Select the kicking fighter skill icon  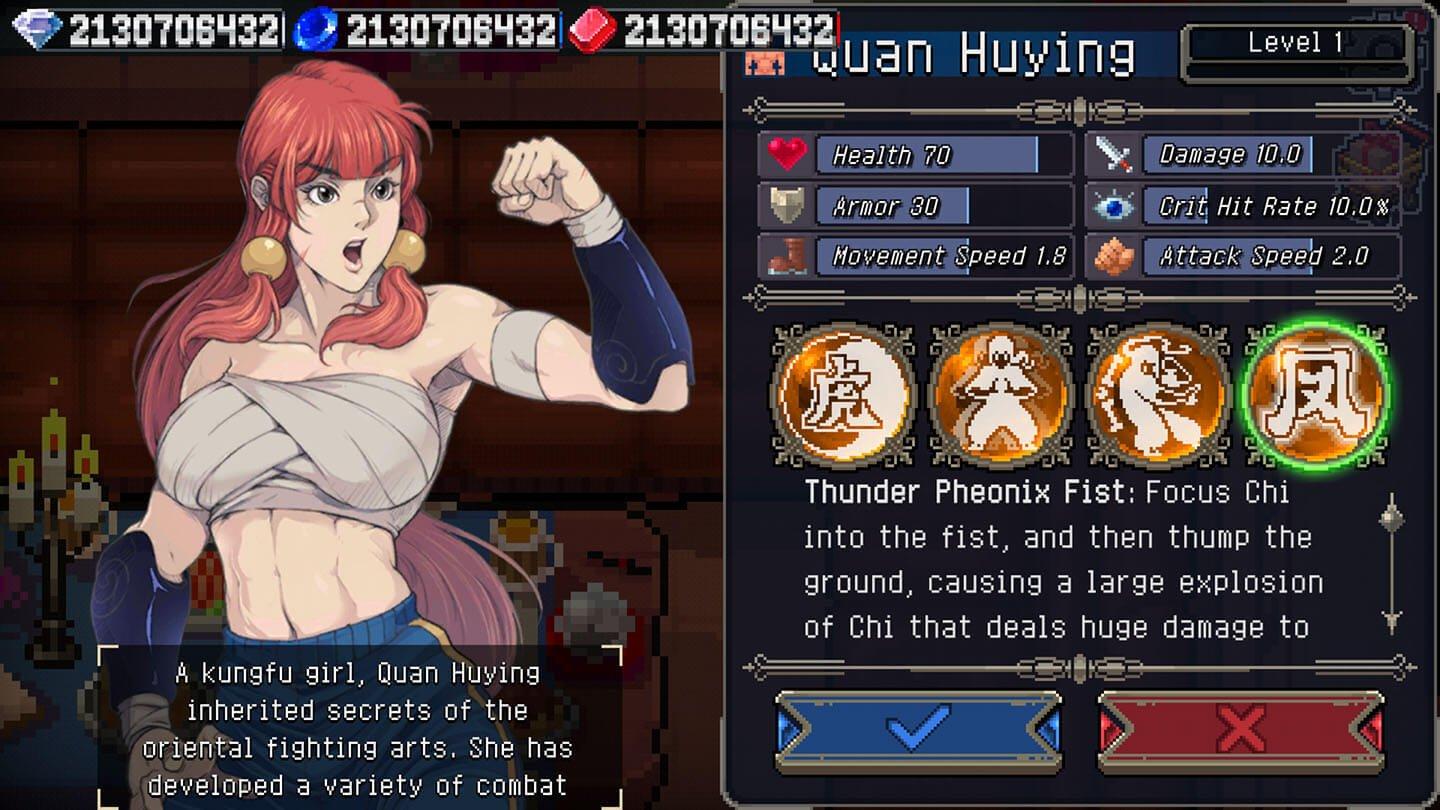click(x=1159, y=394)
